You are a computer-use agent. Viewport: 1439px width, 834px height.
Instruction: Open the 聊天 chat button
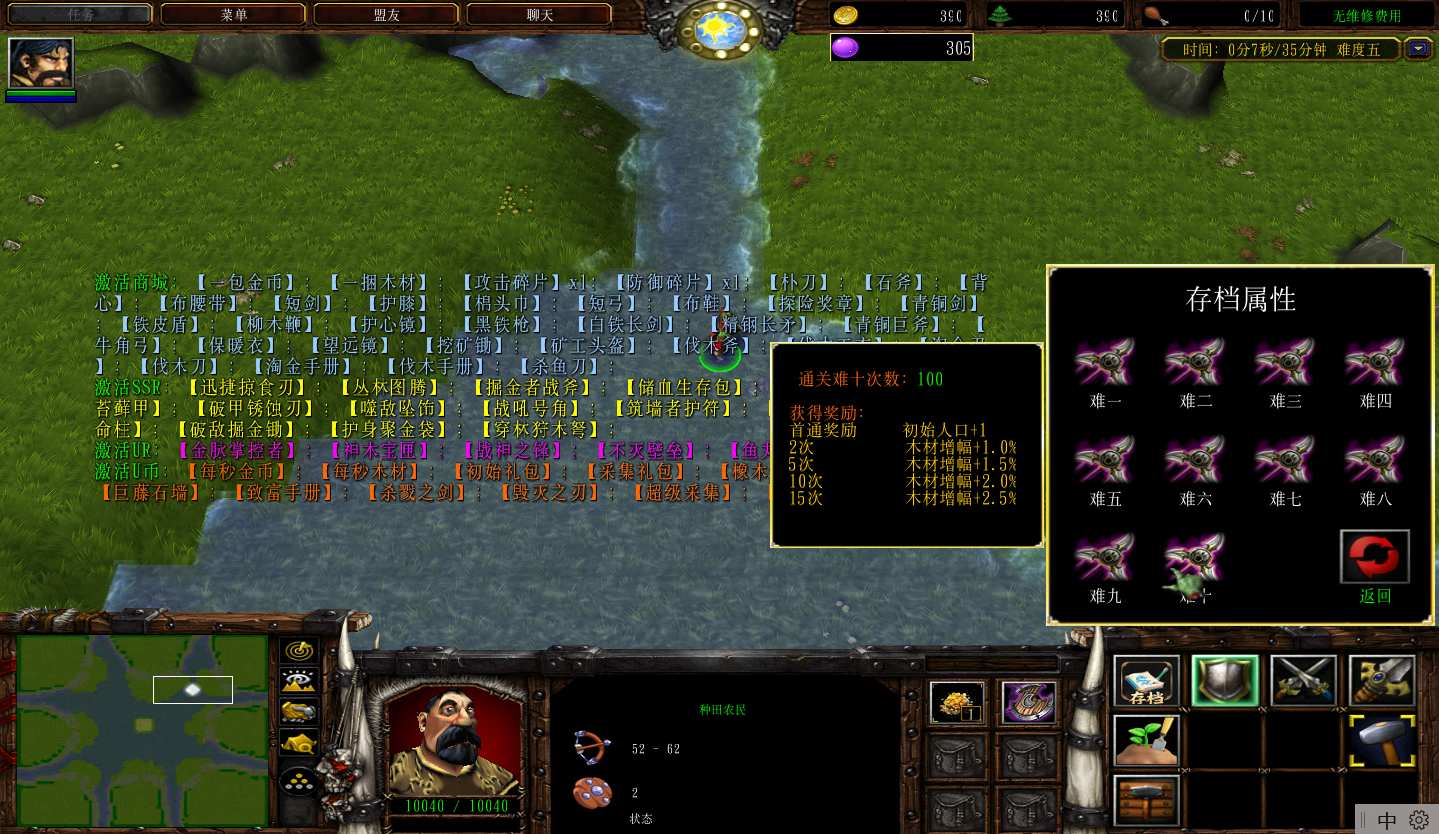539,15
